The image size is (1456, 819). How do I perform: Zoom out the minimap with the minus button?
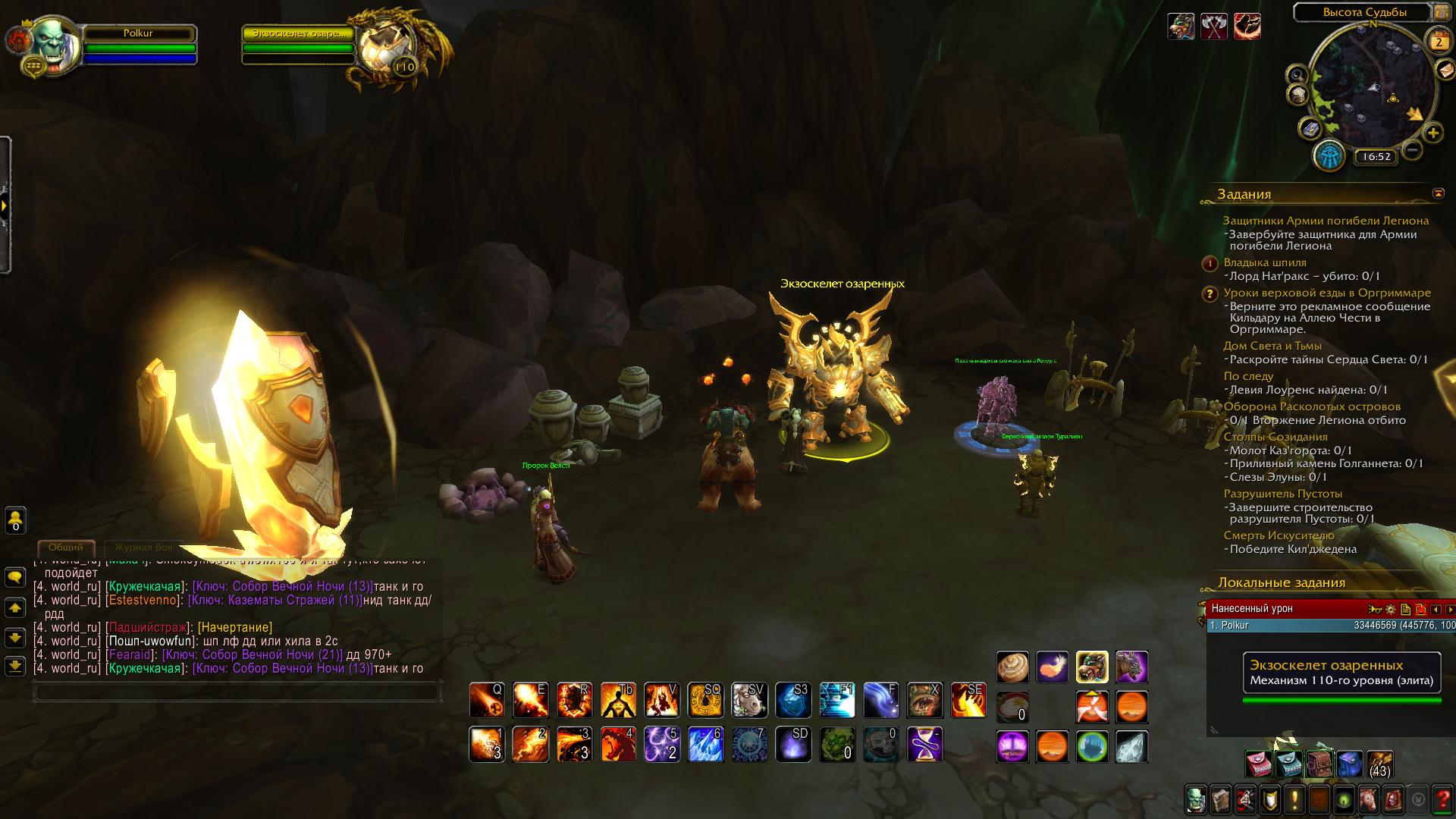tap(1412, 149)
